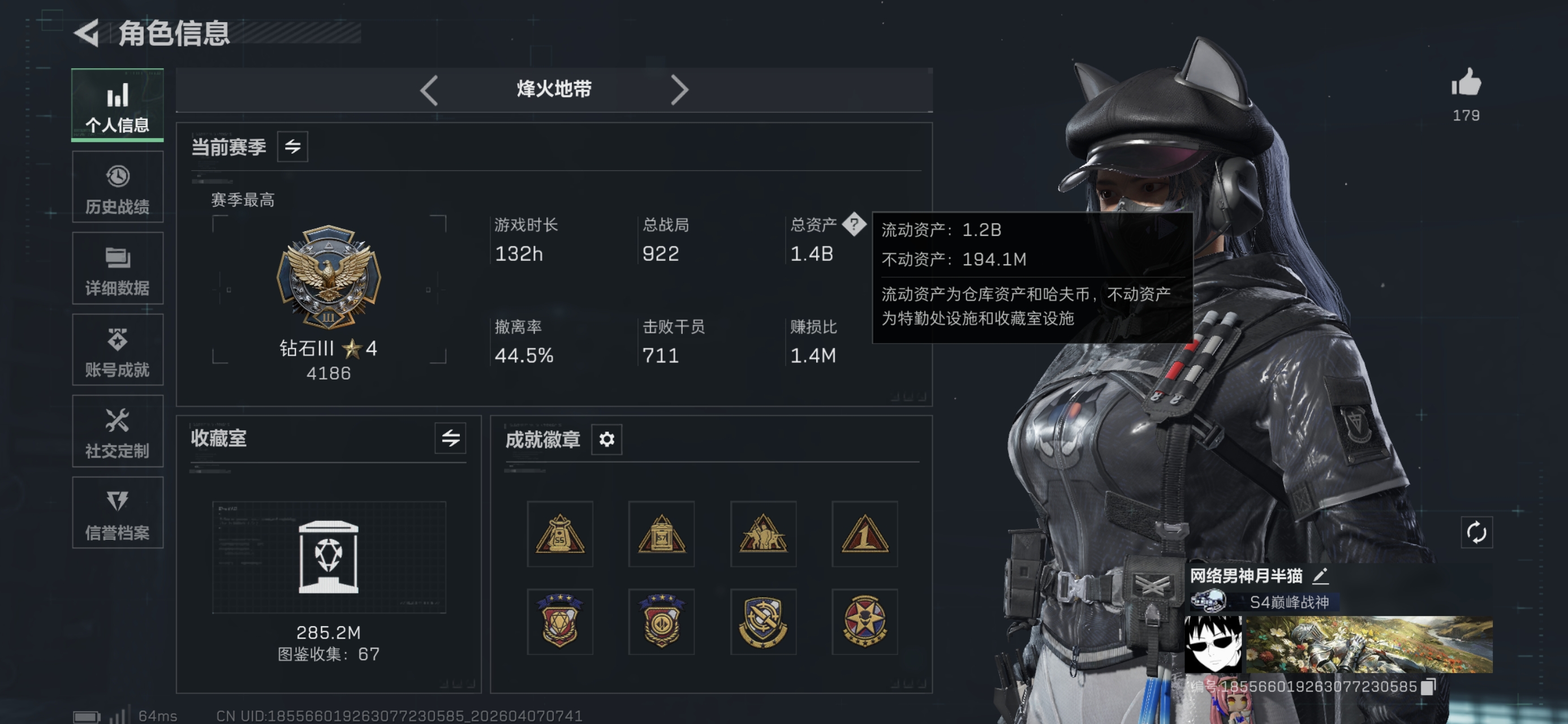Screen dimensions: 1568x724
Task: Open the 社交定制 customization panel
Action: [117, 432]
